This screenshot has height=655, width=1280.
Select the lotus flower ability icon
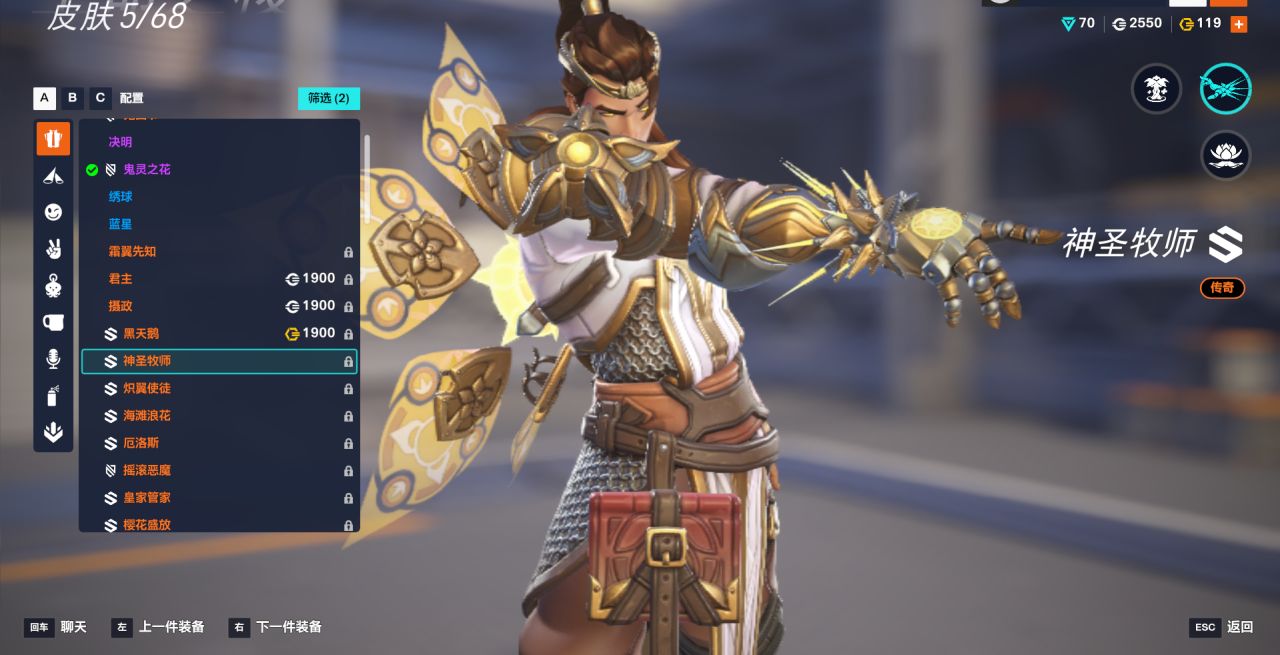pos(1225,155)
